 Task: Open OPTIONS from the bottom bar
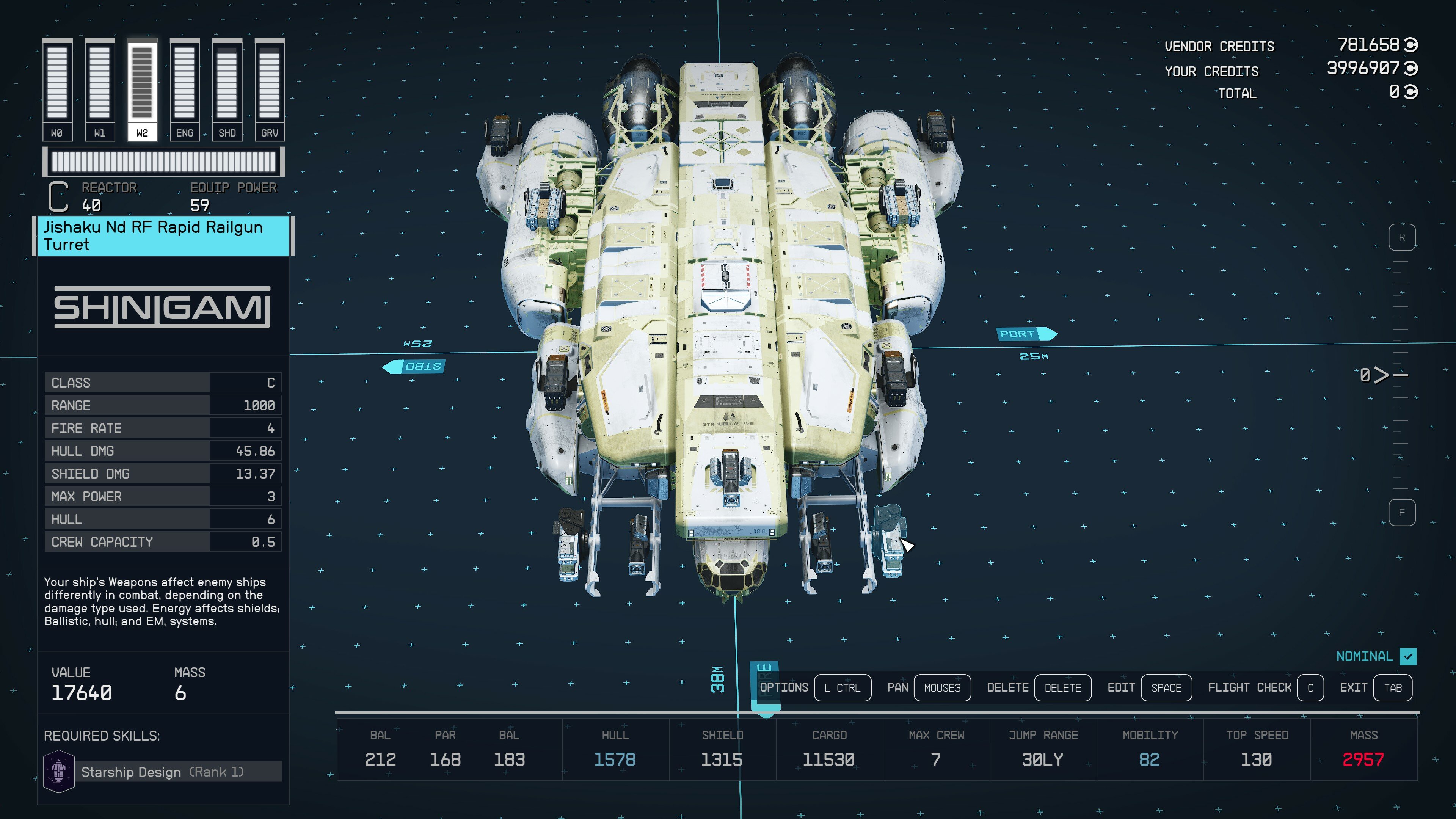(784, 687)
